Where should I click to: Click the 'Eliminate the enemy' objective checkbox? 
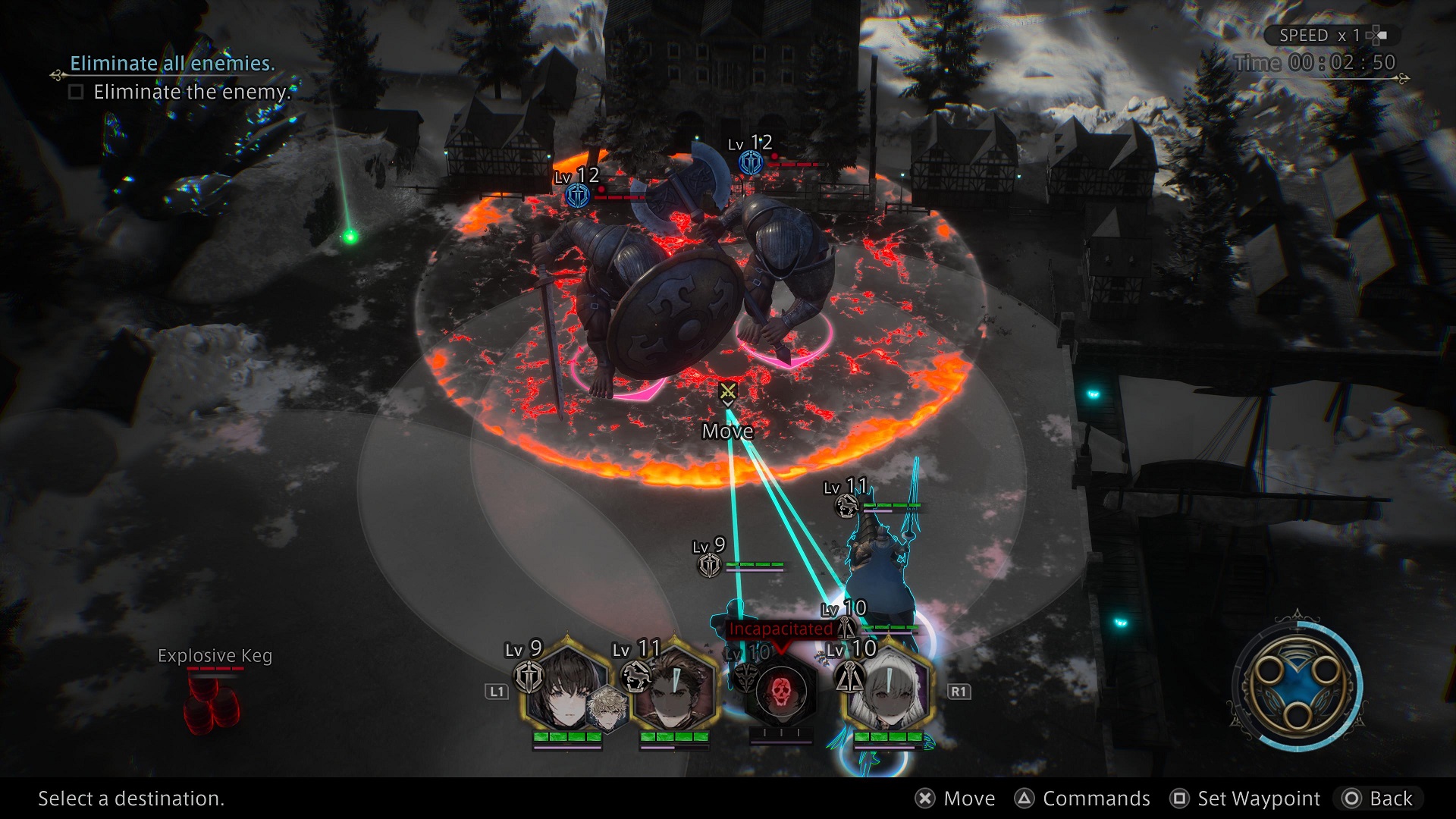(x=76, y=93)
